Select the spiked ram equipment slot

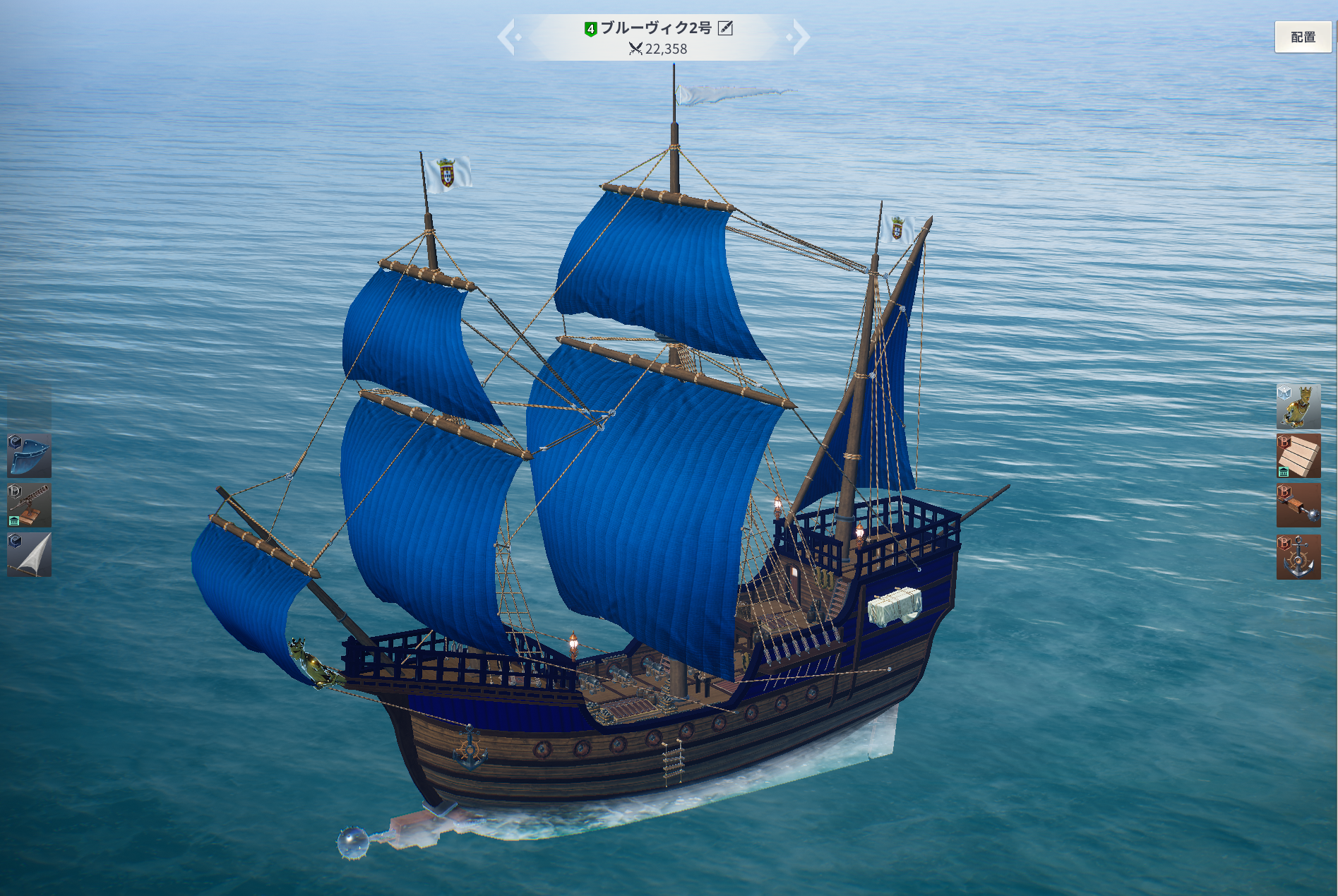pyautogui.click(x=1298, y=506)
